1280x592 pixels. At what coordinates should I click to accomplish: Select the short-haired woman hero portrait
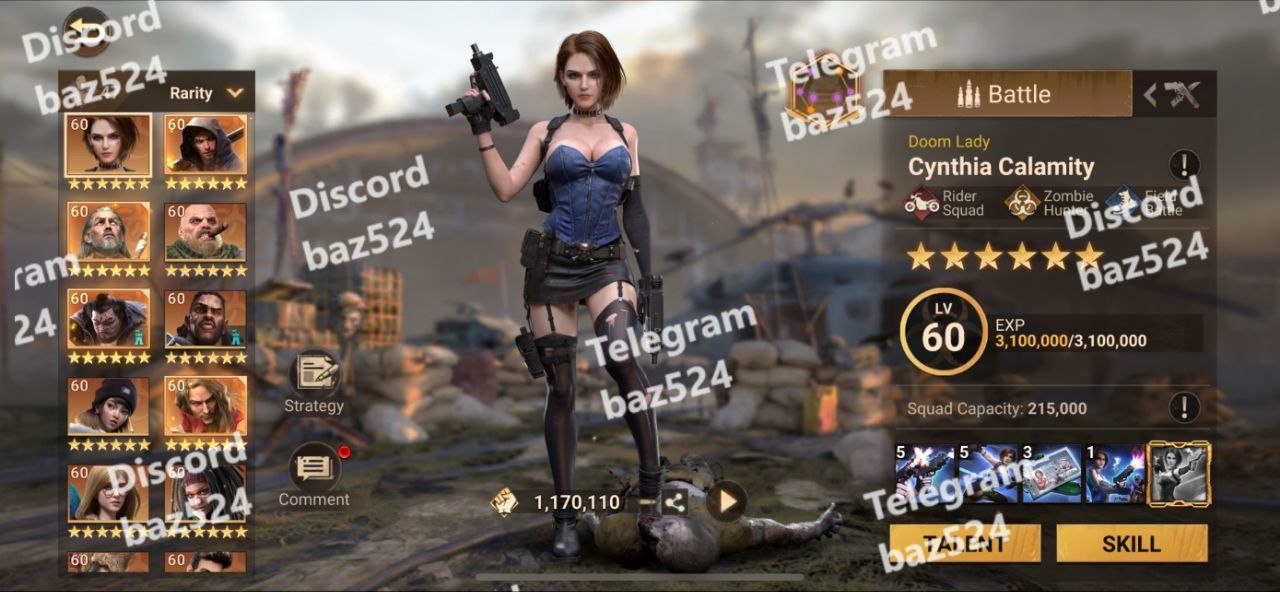[x=108, y=145]
